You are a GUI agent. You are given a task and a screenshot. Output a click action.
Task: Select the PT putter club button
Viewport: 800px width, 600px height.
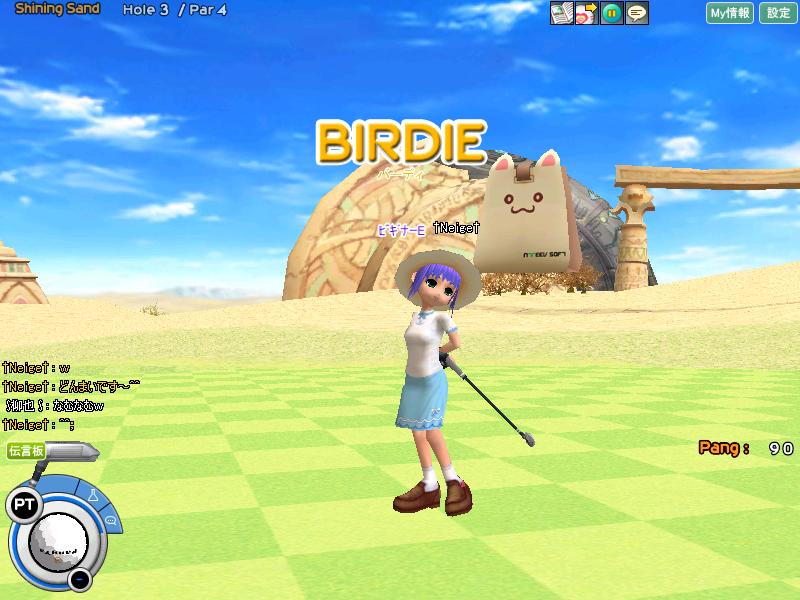(22, 506)
